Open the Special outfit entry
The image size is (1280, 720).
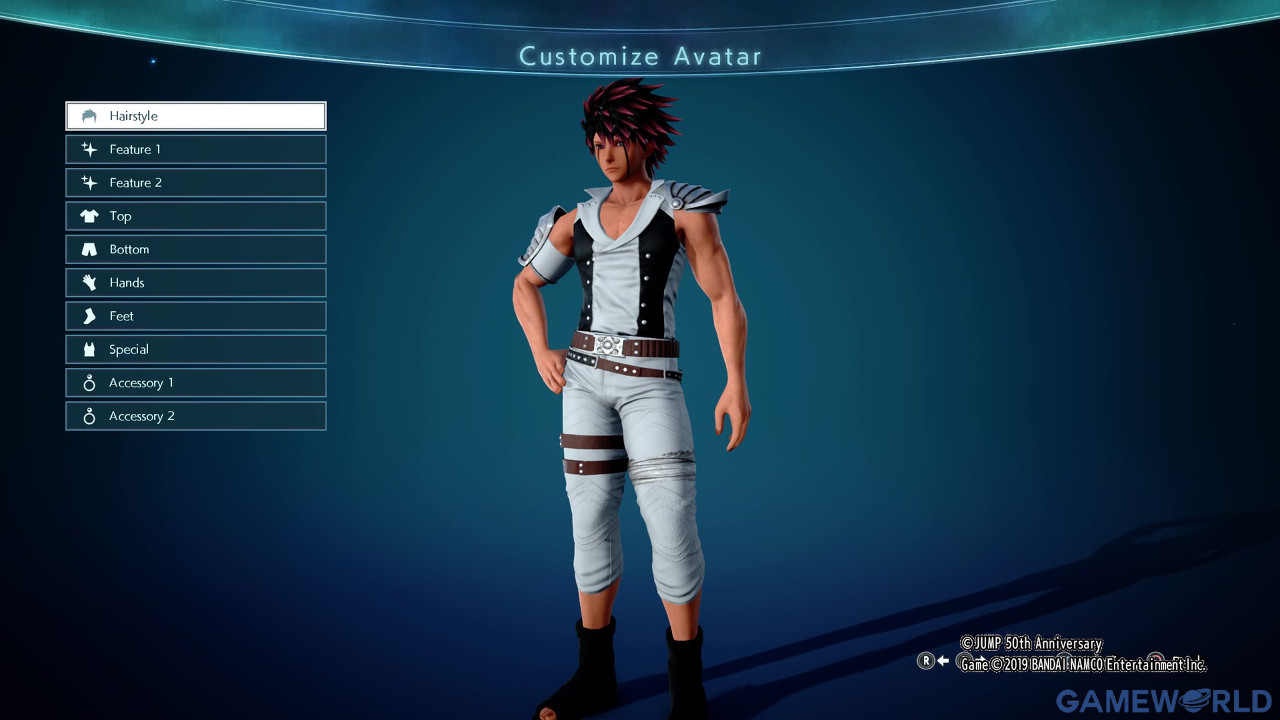pos(196,349)
